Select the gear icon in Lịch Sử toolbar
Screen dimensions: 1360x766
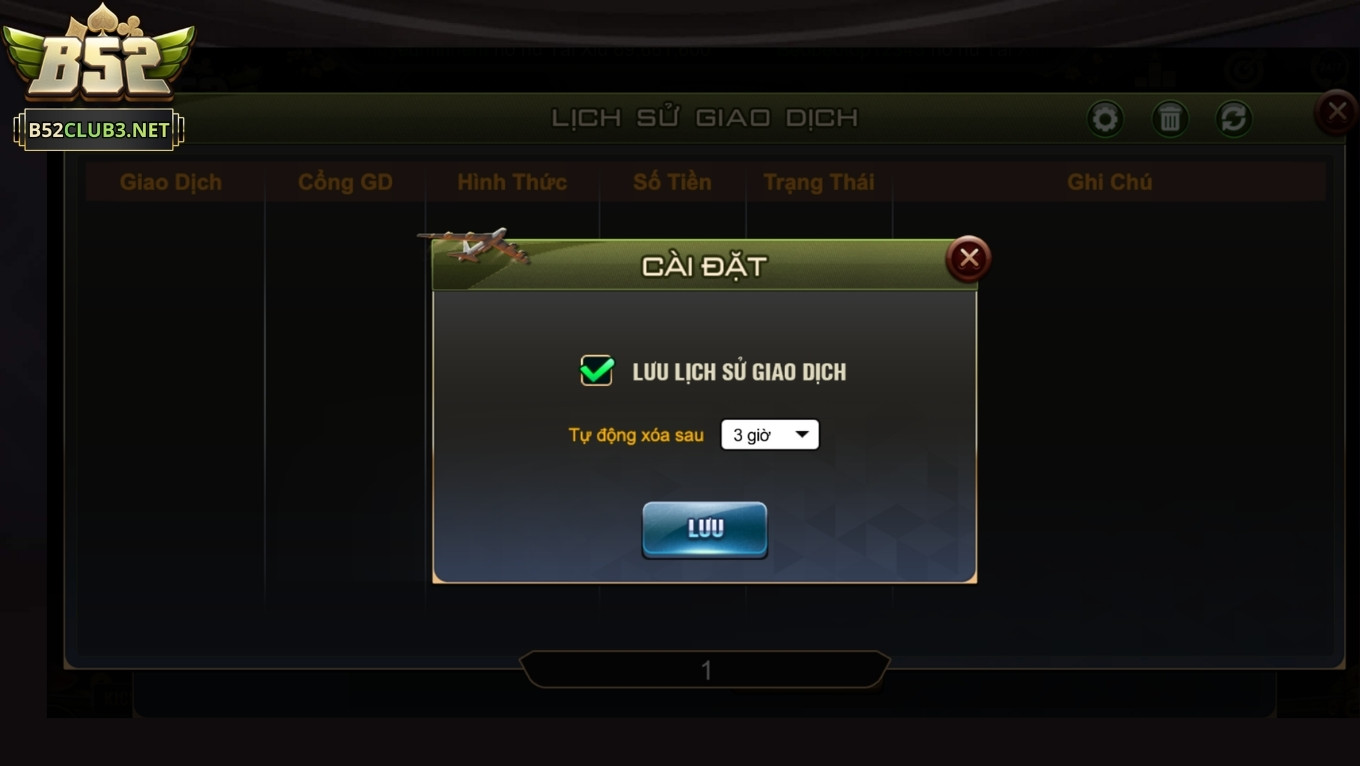(1105, 118)
